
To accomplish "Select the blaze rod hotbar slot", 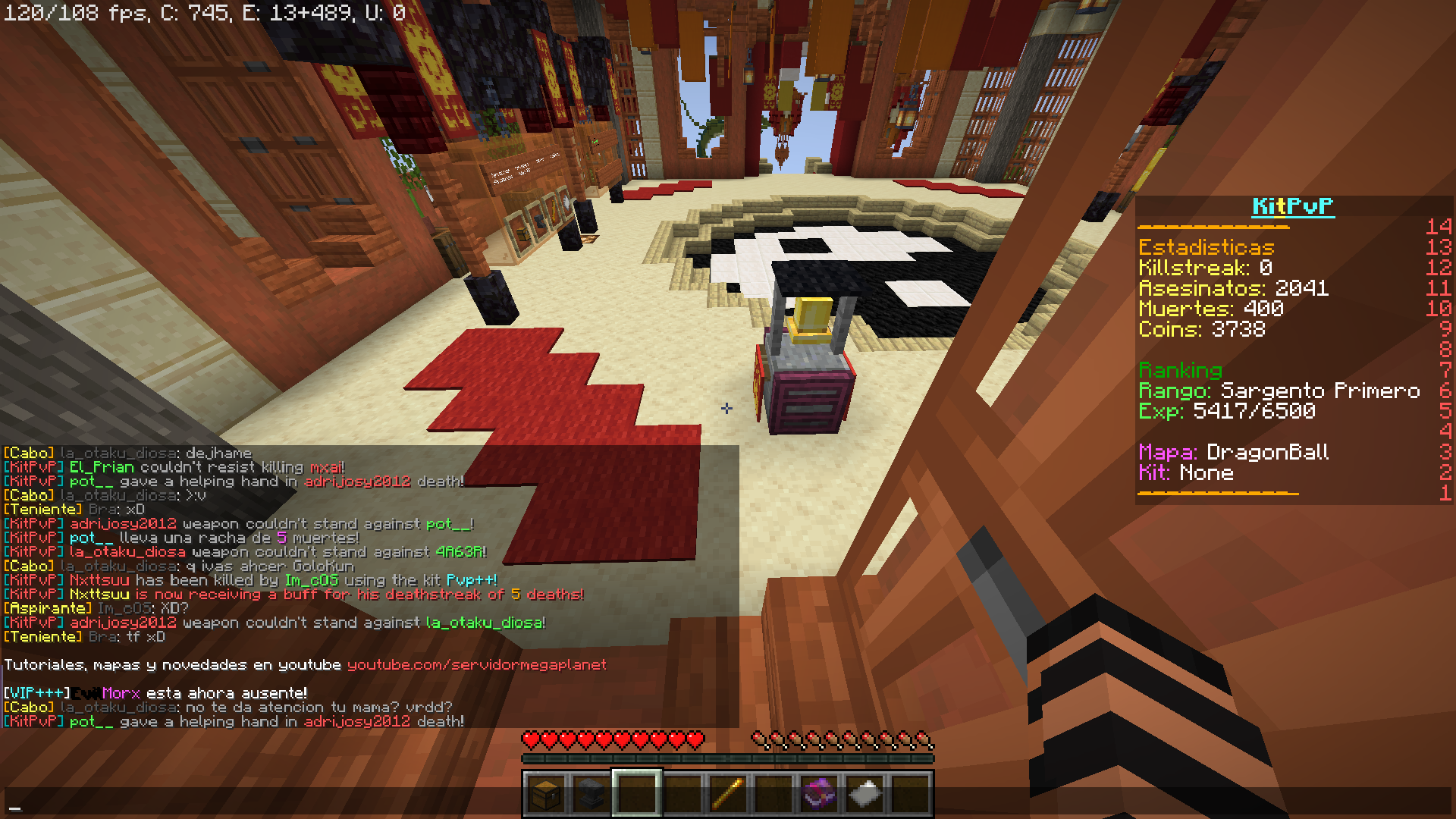I will point(727,794).
